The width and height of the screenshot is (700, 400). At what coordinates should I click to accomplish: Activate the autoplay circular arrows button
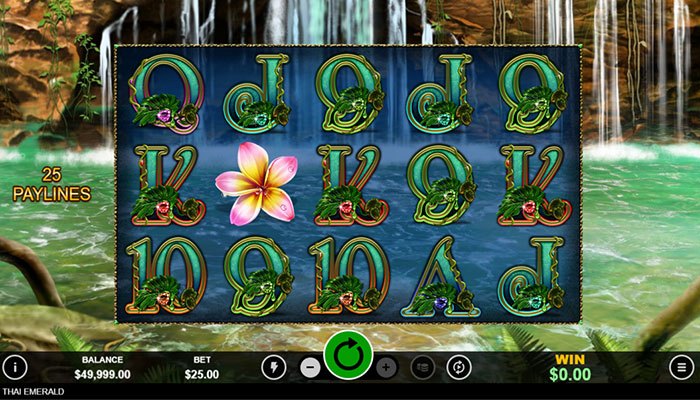click(x=459, y=367)
